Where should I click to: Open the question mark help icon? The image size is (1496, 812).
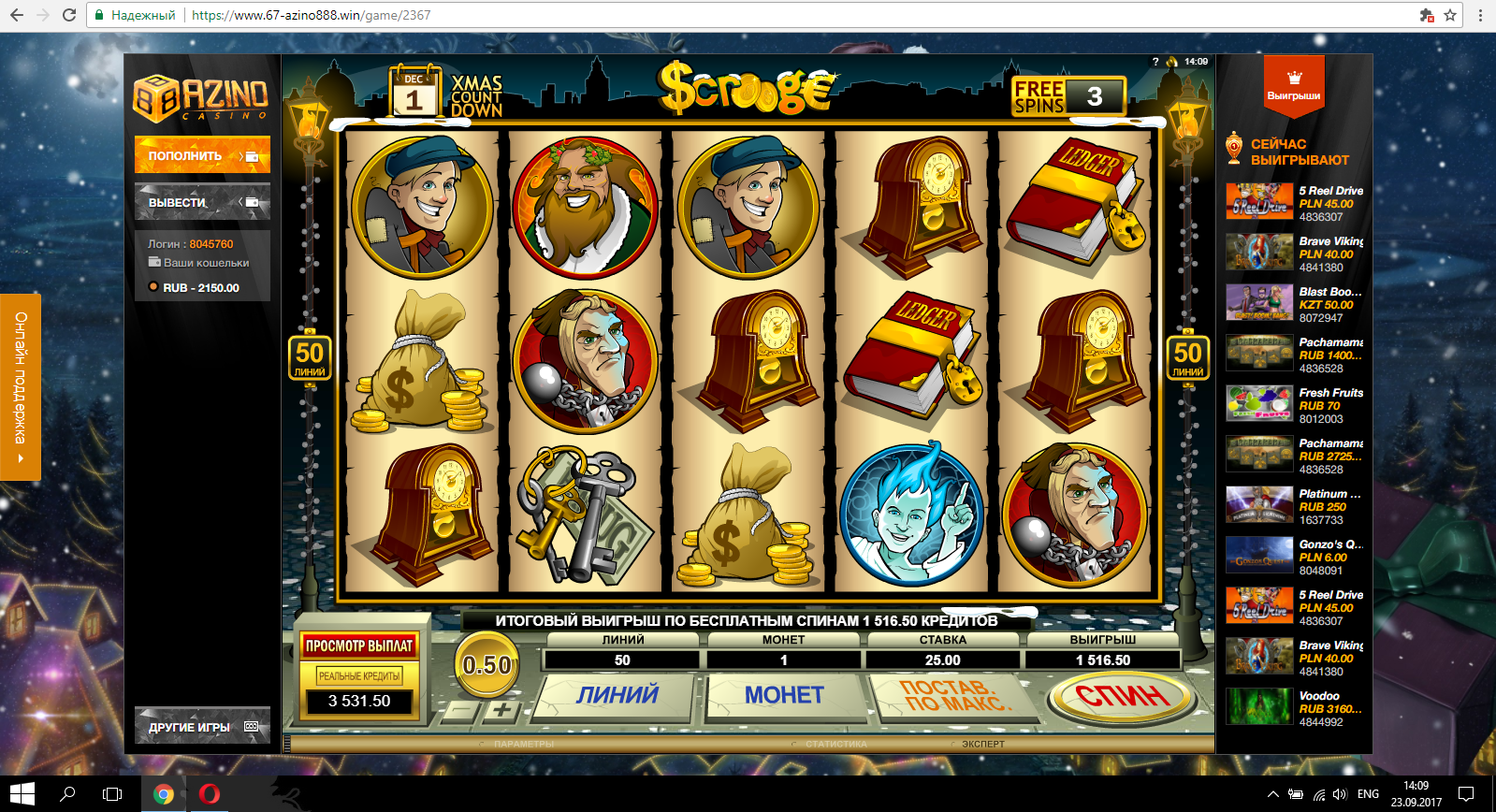click(1155, 62)
